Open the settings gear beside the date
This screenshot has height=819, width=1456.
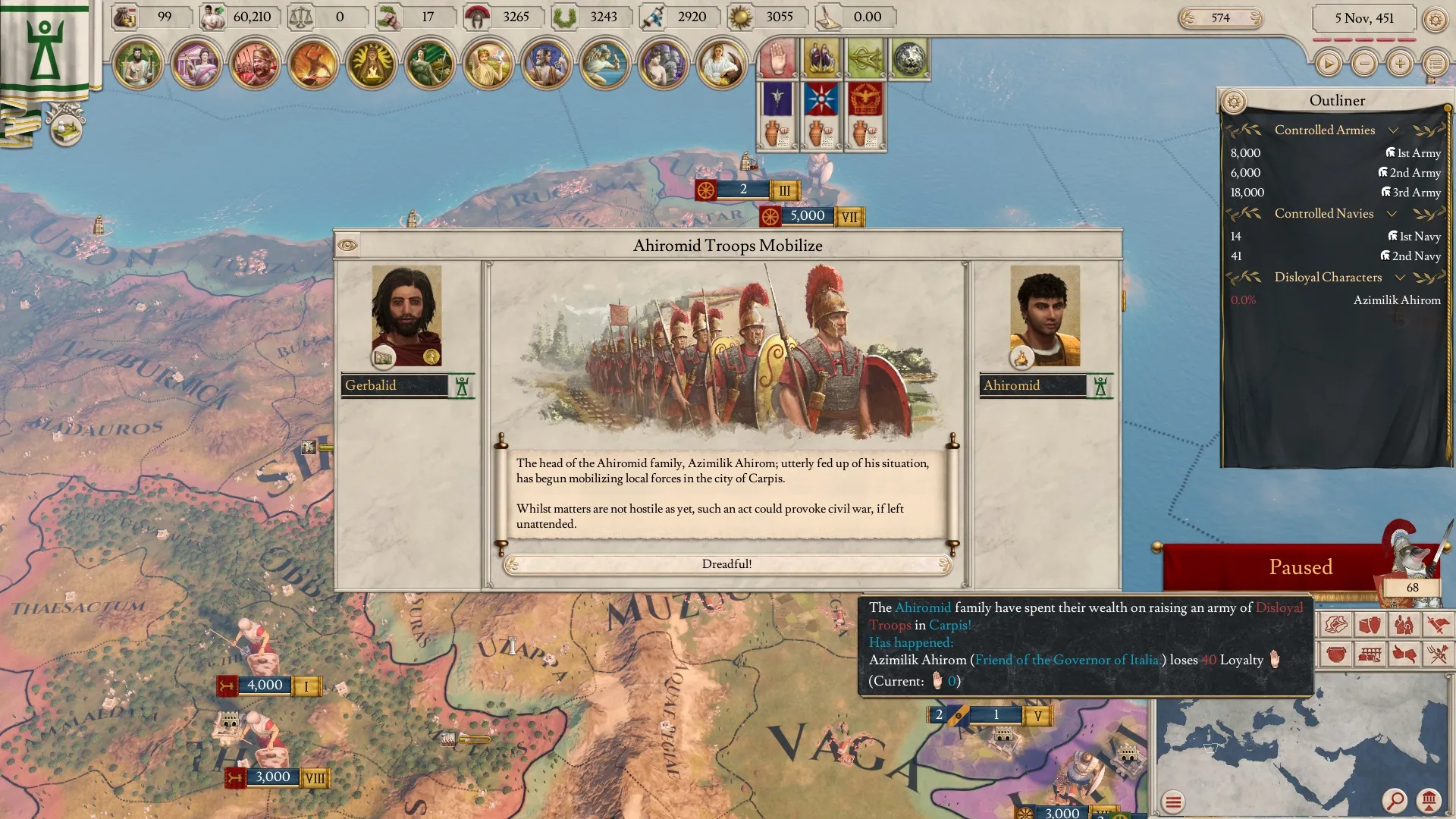point(1435,19)
